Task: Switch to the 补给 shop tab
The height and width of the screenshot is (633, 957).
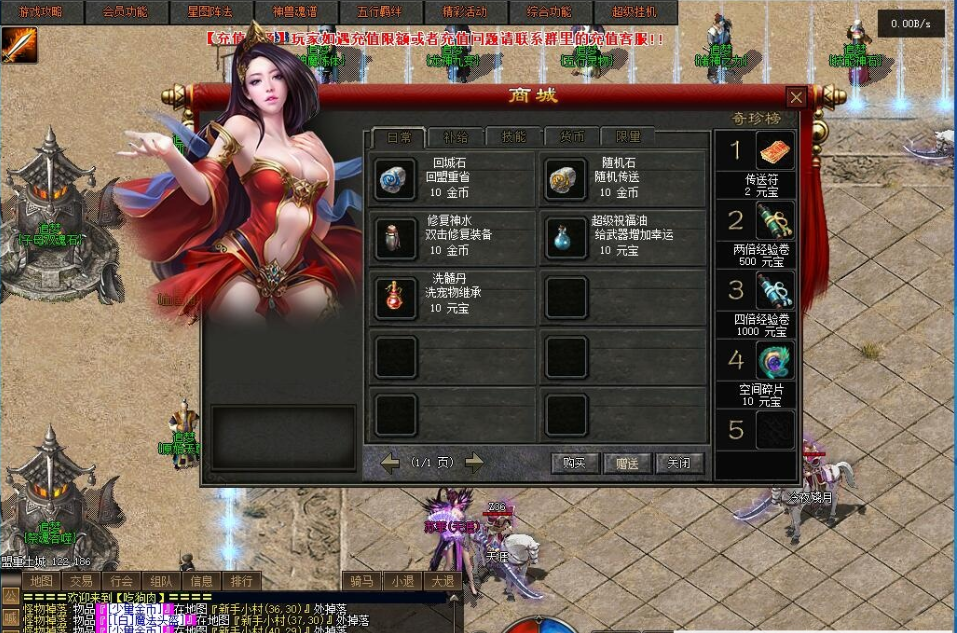Action: pos(455,137)
